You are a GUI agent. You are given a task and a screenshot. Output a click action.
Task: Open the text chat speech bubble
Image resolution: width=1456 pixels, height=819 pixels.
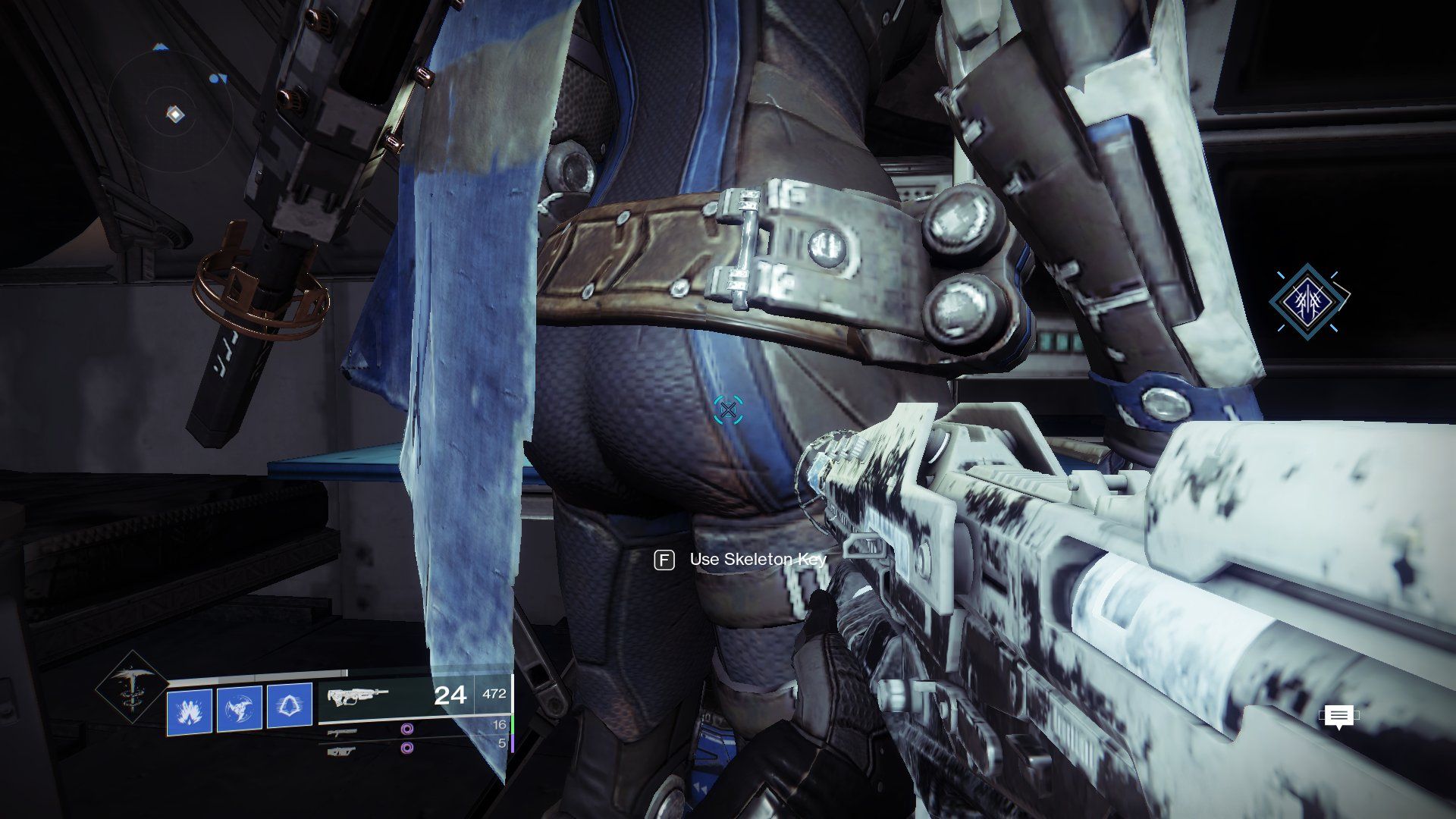(1338, 716)
